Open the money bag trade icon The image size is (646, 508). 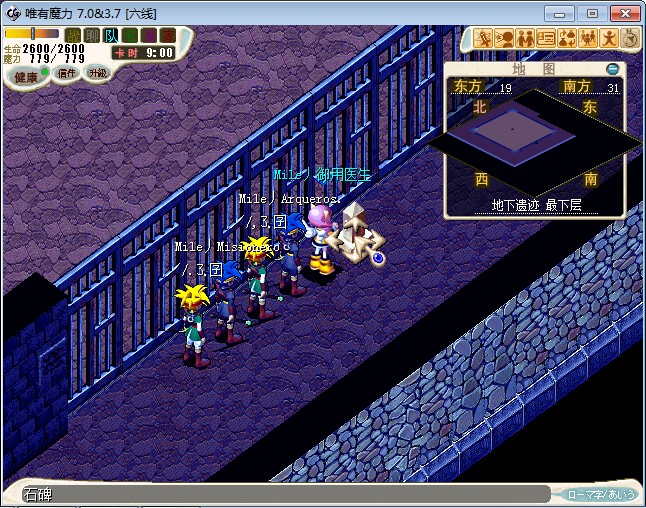[x=568, y=39]
